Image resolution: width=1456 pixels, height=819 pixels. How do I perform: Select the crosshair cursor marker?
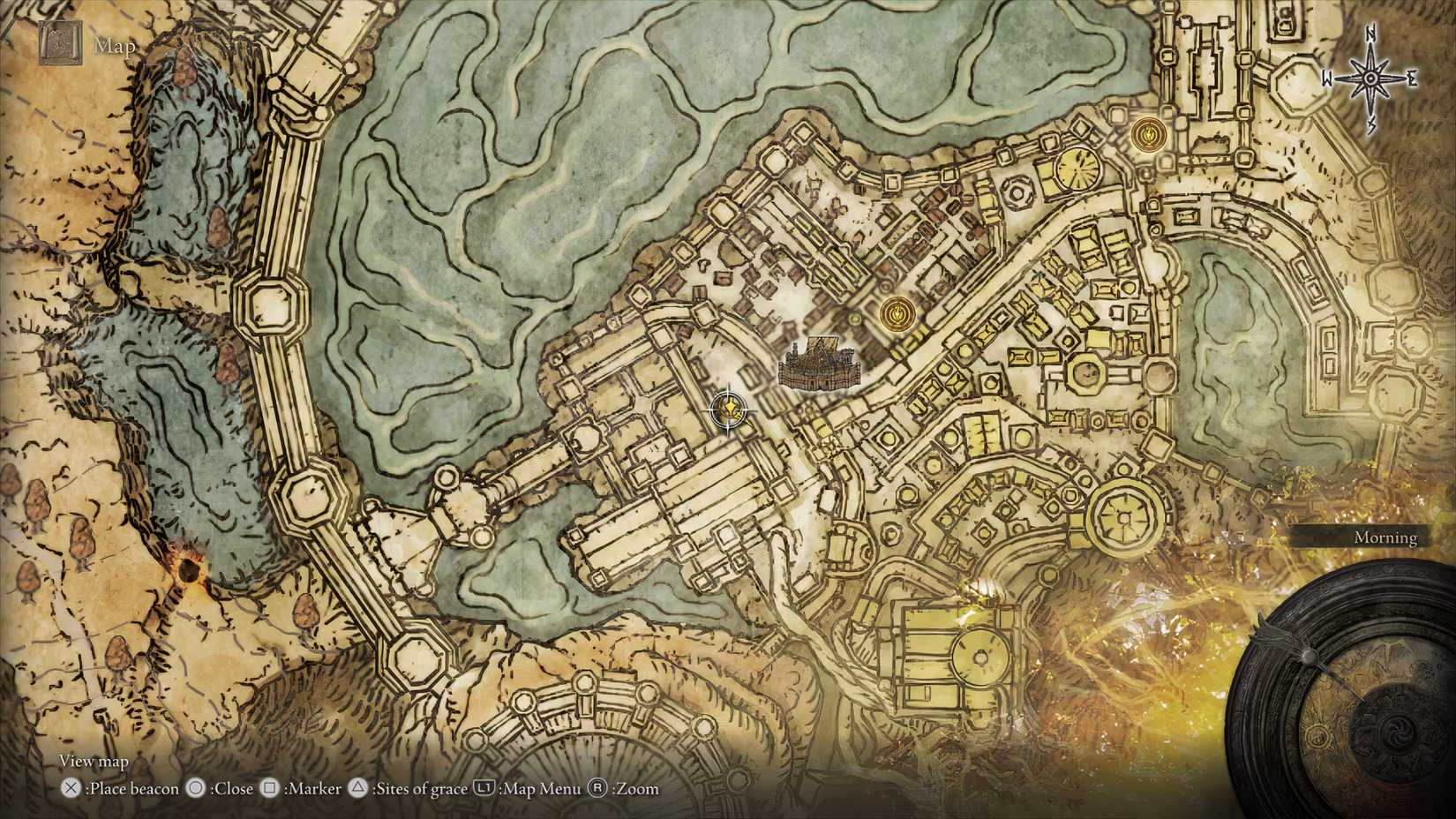(x=727, y=408)
